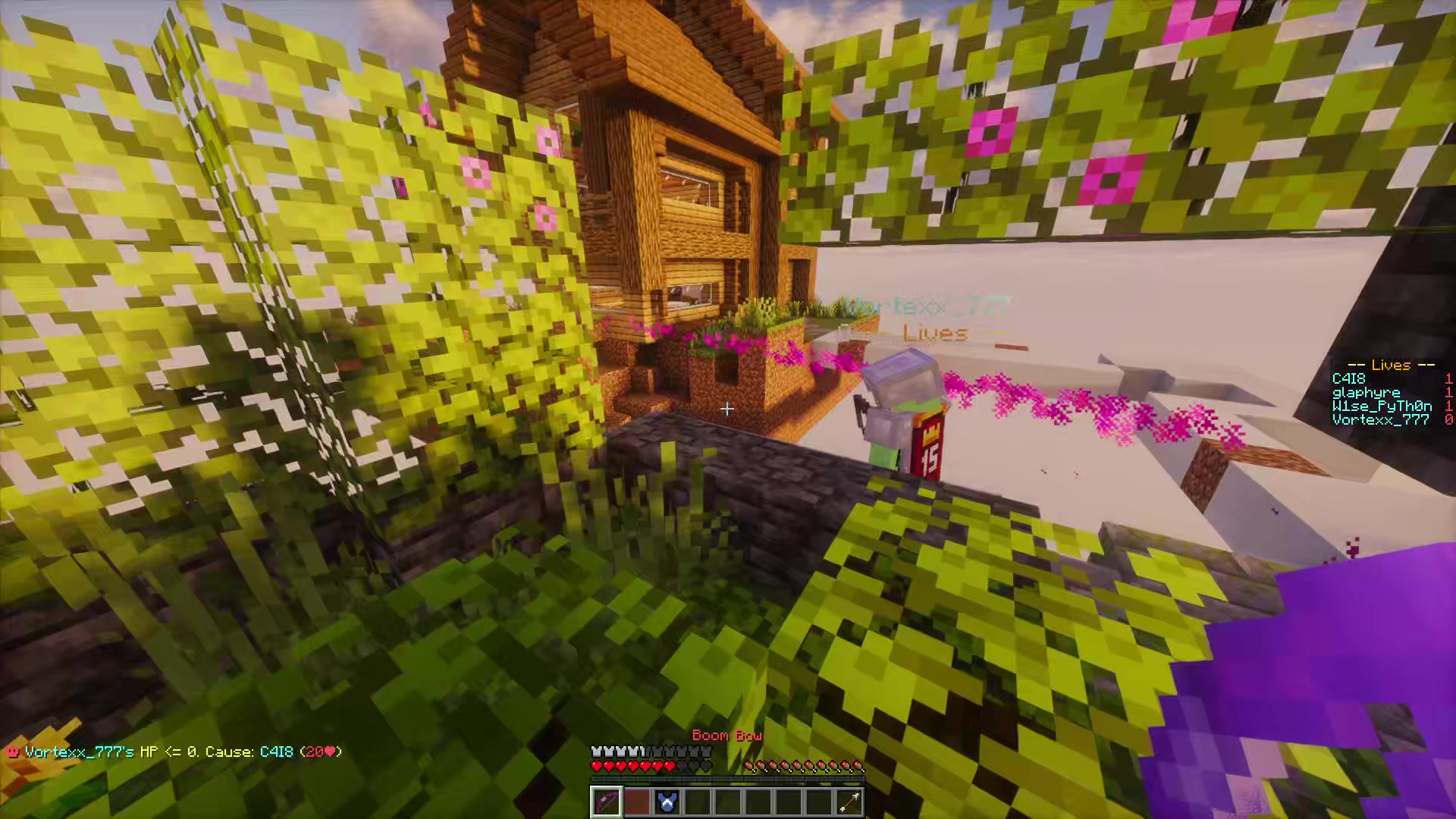Click the Vortexx_777 floating nameplate

coord(925,305)
